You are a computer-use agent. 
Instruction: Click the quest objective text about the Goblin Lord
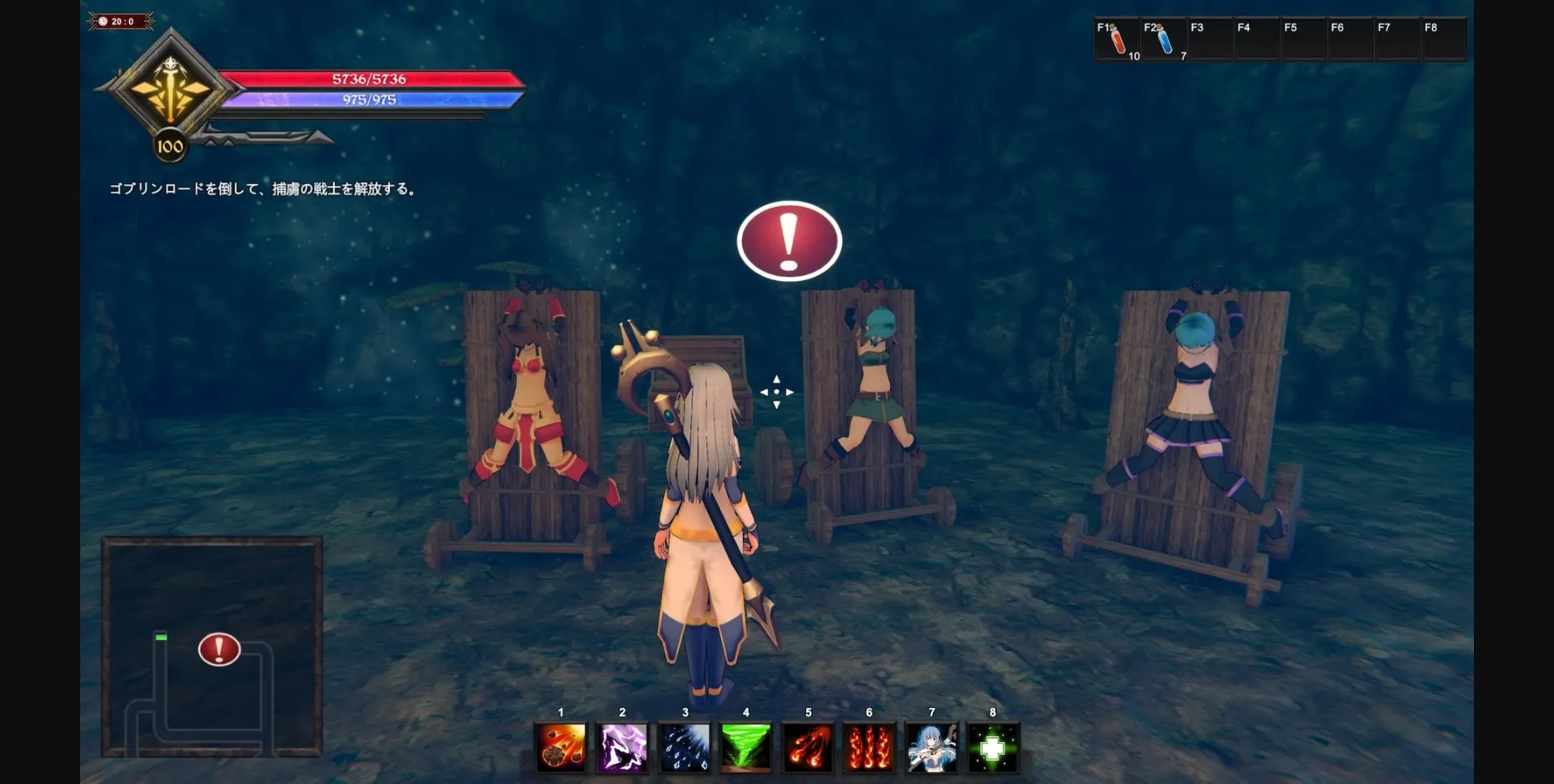[x=265, y=189]
